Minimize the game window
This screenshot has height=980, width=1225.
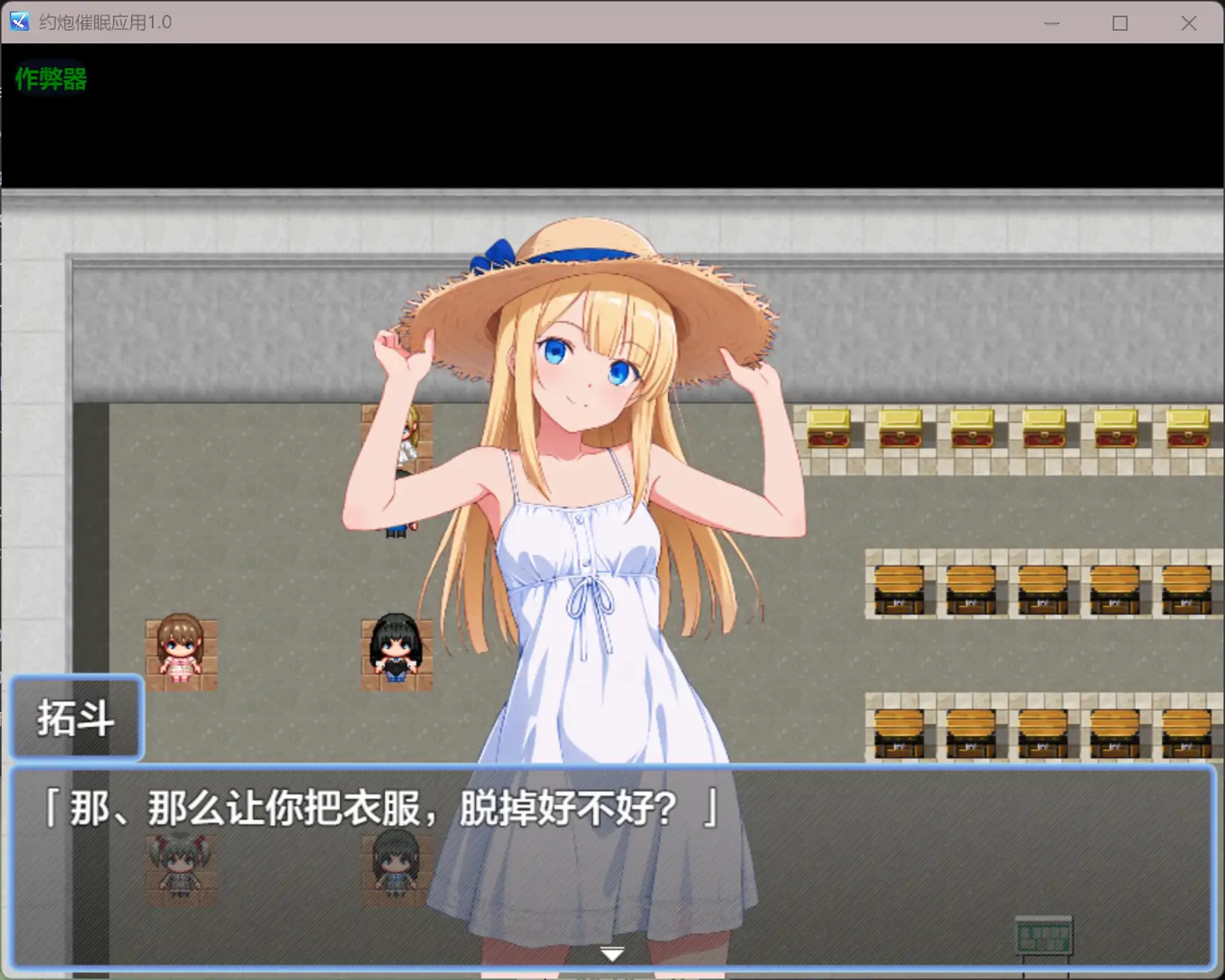click(x=1051, y=23)
